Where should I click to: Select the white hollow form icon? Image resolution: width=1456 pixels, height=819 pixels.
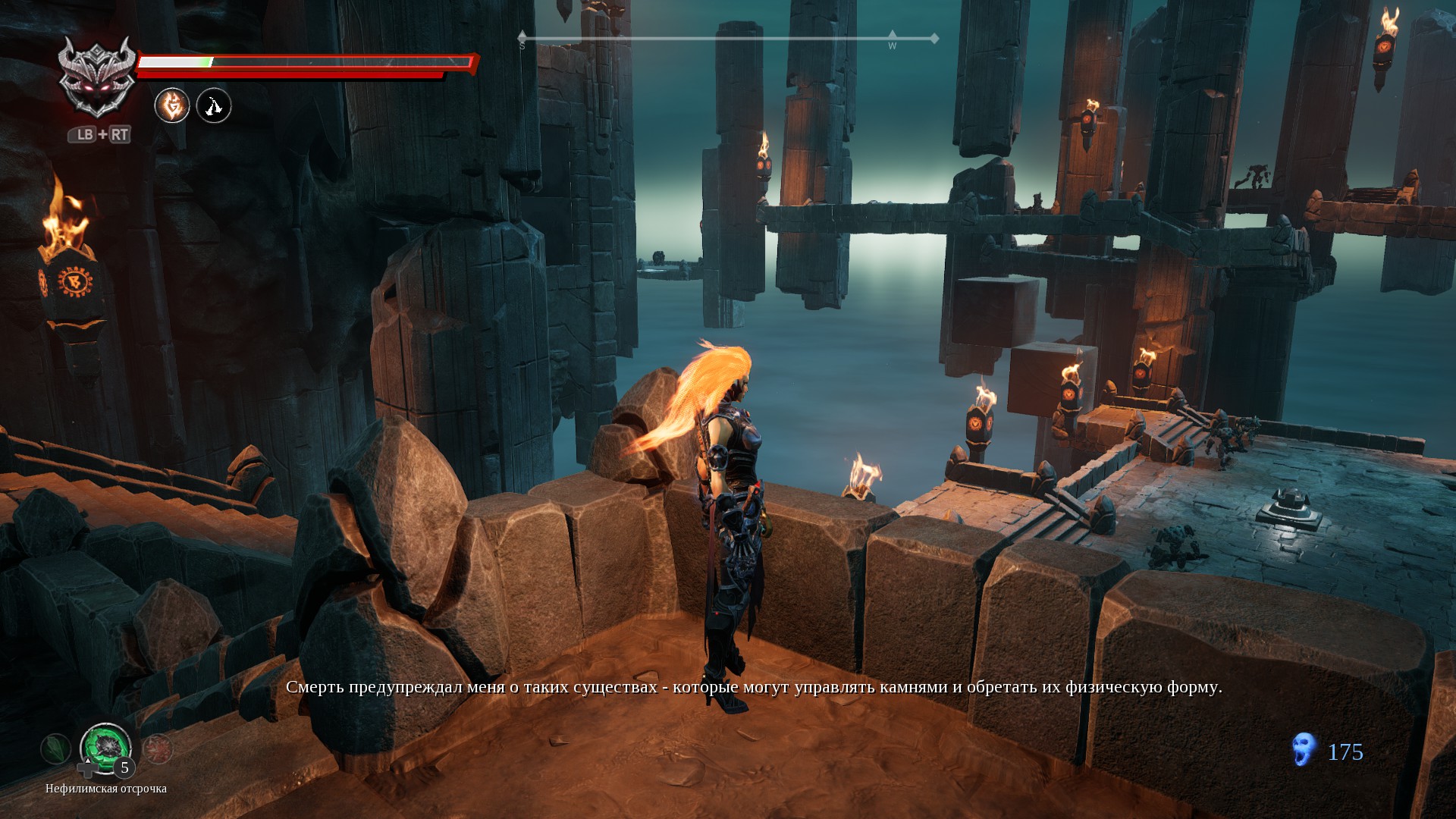(214, 105)
